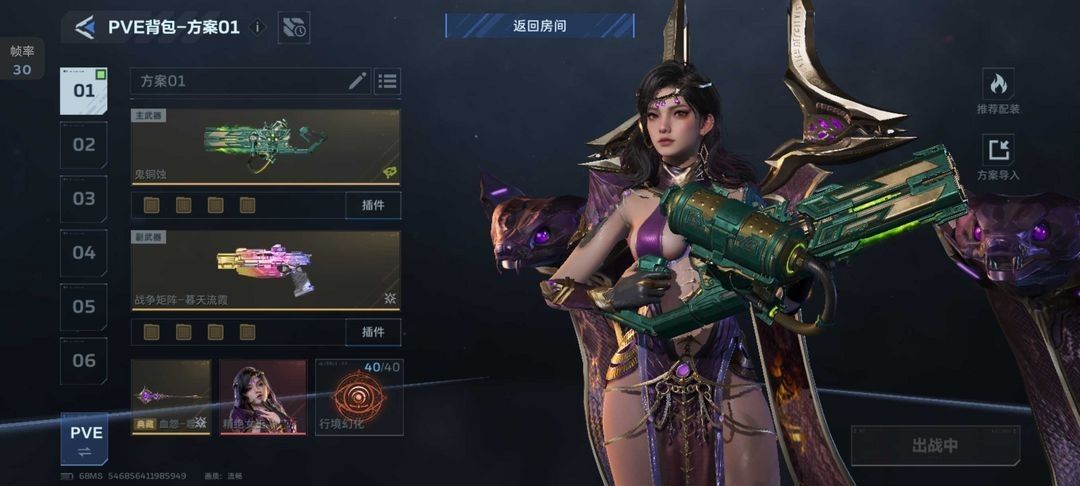Screen dimensions: 1080x486
Task: Toggle the PVE mode switch button
Action: [85, 439]
